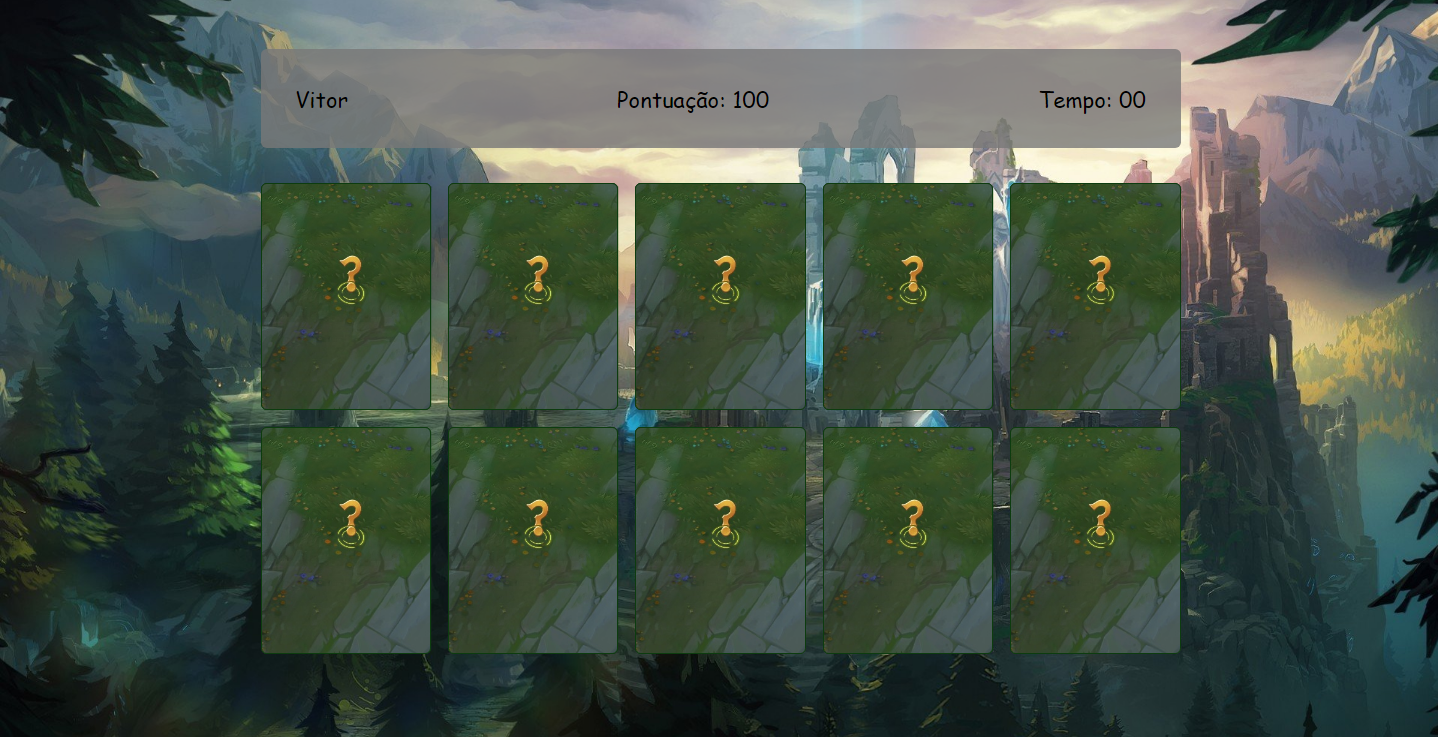Image resolution: width=1438 pixels, height=737 pixels.
Task: Flip the middle card of the top row
Action: coord(720,295)
